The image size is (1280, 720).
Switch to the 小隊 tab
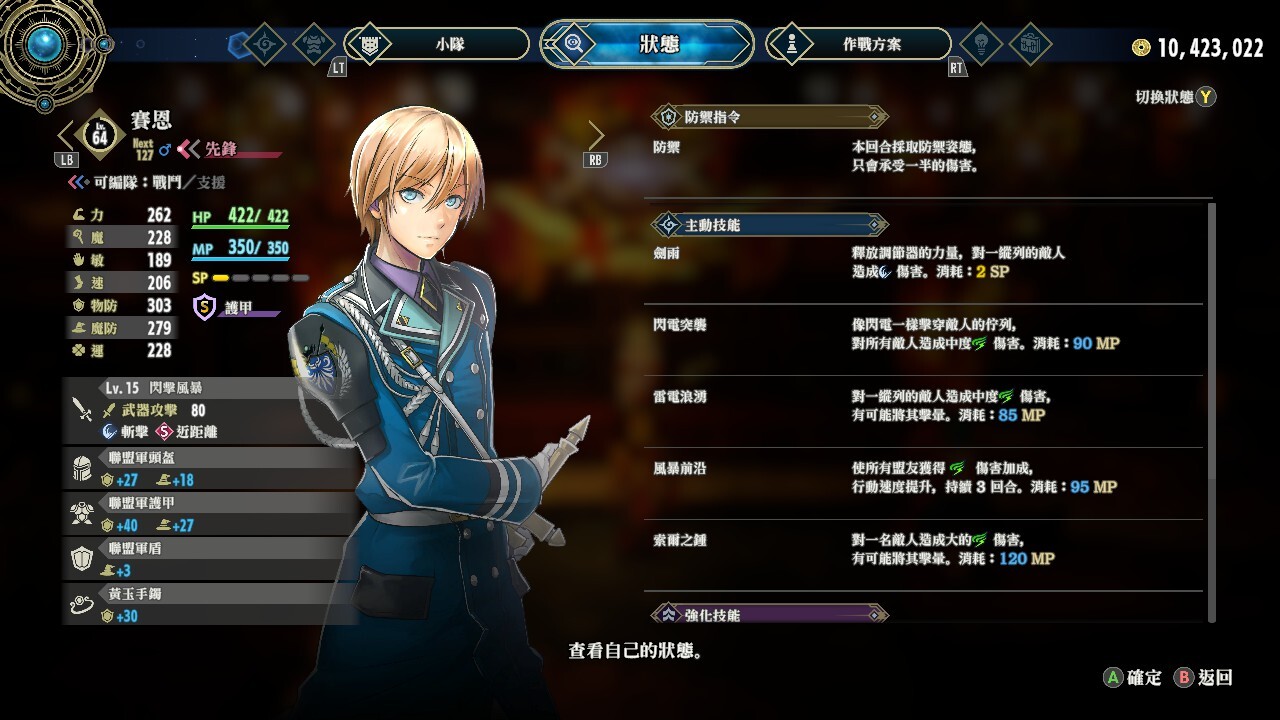tap(437, 44)
